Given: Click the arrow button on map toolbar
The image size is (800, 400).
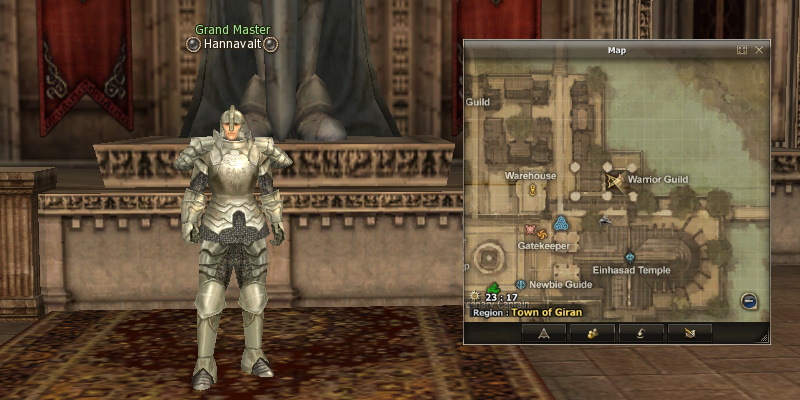Looking at the screenshot, I should [x=543, y=333].
